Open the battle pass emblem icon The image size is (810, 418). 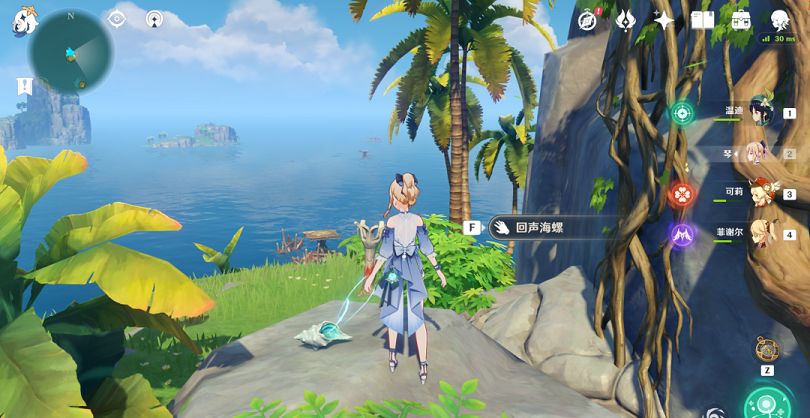coord(626,19)
